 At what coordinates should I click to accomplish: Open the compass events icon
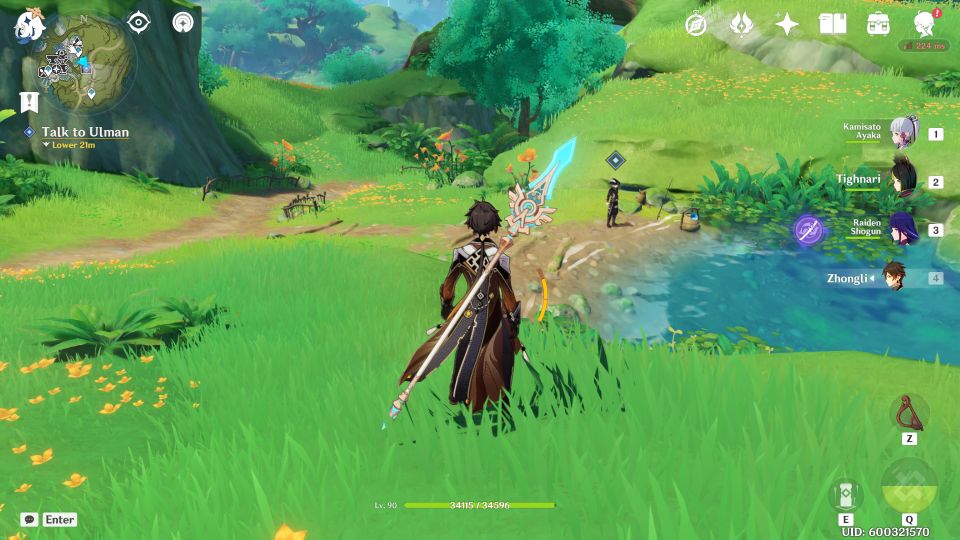click(x=696, y=24)
